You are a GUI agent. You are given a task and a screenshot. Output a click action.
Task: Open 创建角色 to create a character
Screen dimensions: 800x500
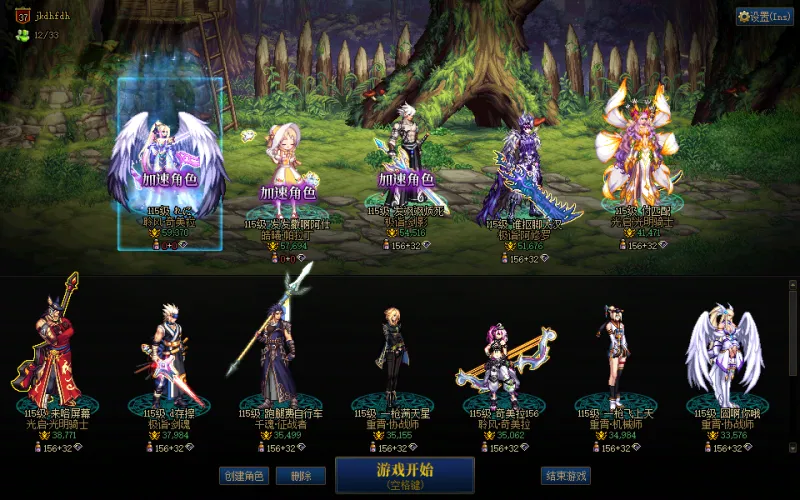(244, 476)
